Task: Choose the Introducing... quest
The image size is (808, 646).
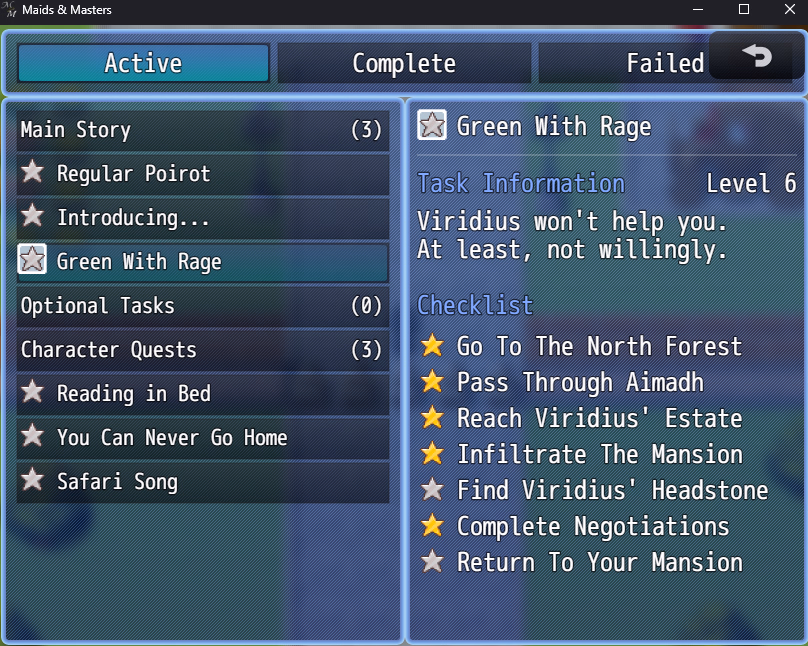Action: pos(202,218)
